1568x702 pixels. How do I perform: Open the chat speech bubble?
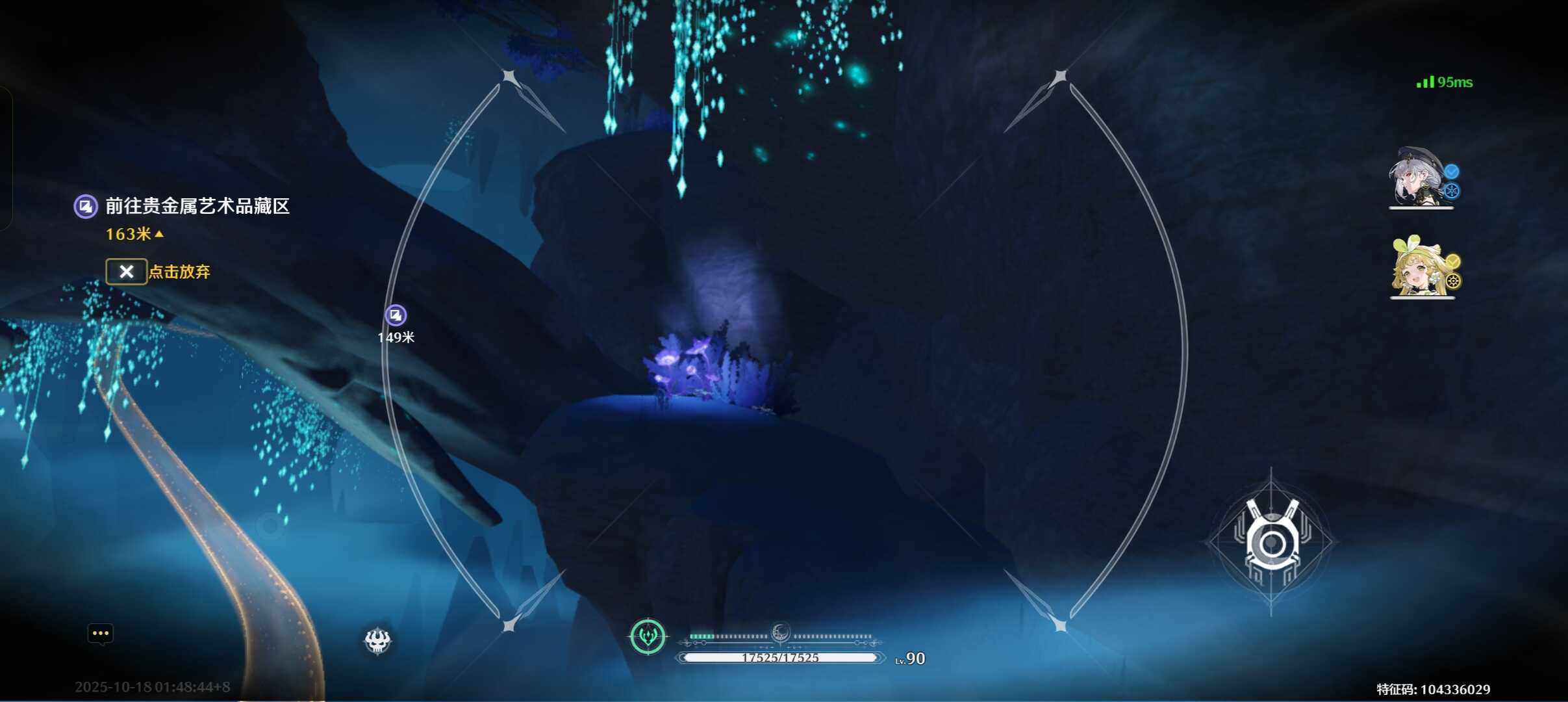click(x=101, y=634)
